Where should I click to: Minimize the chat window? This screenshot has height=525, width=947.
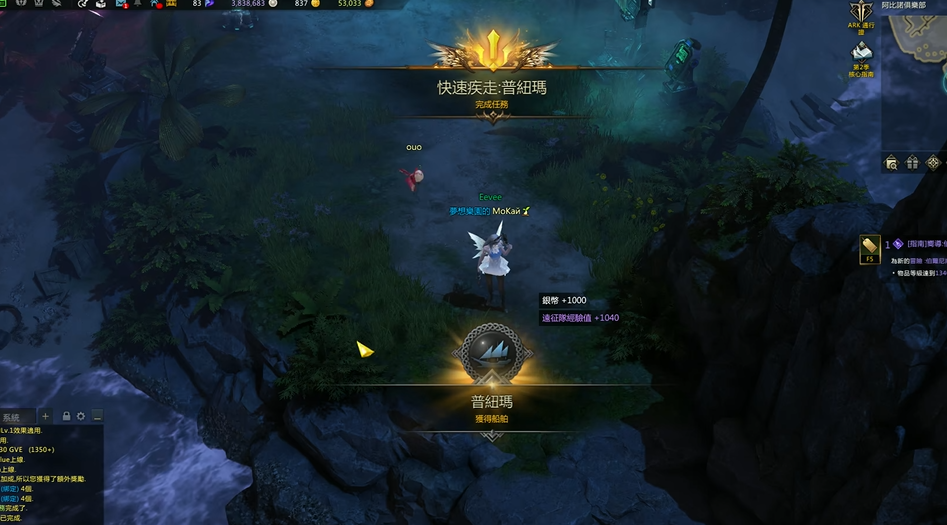click(97, 416)
